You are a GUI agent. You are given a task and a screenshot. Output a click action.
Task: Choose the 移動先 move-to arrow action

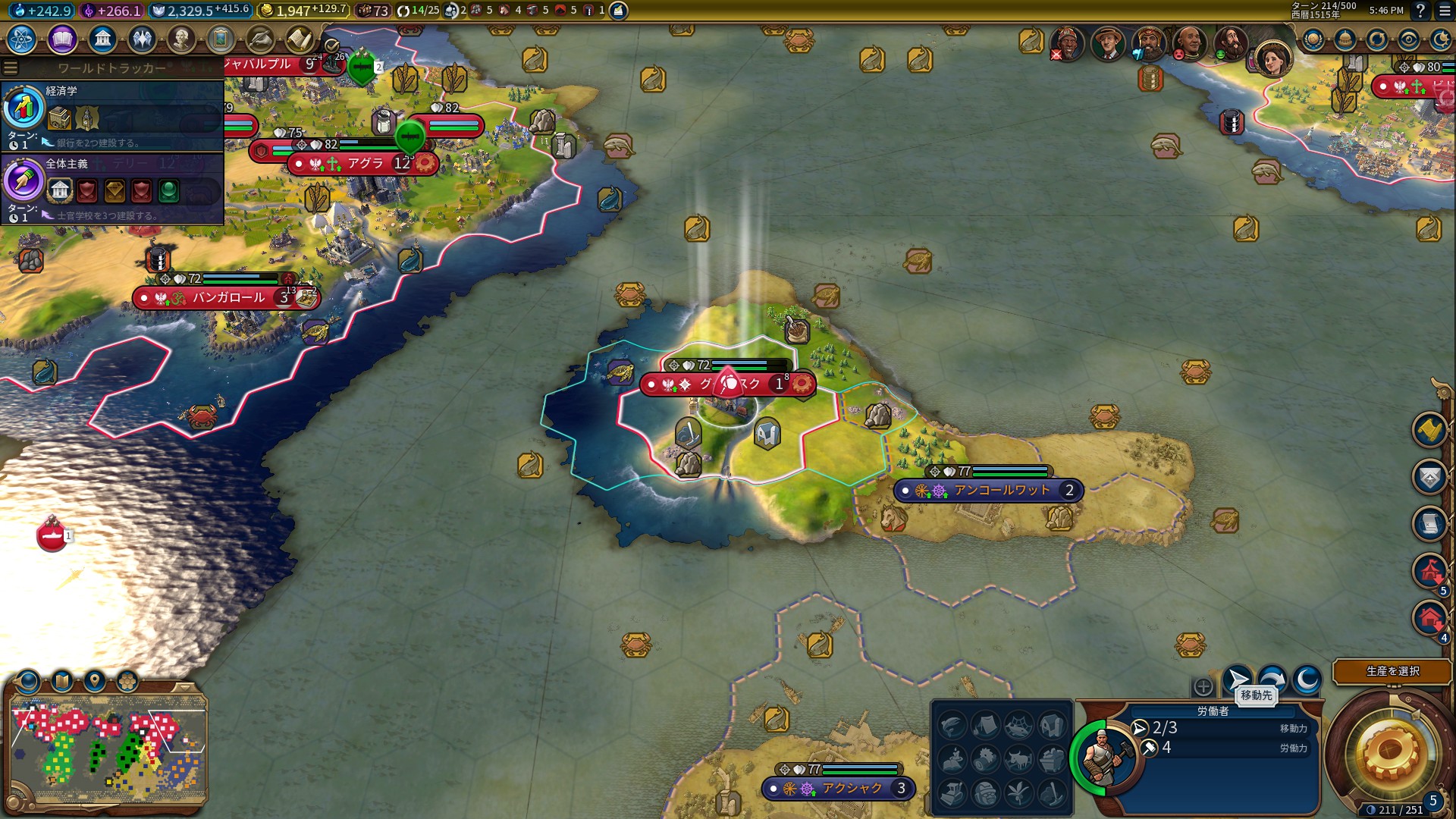click(x=1238, y=679)
